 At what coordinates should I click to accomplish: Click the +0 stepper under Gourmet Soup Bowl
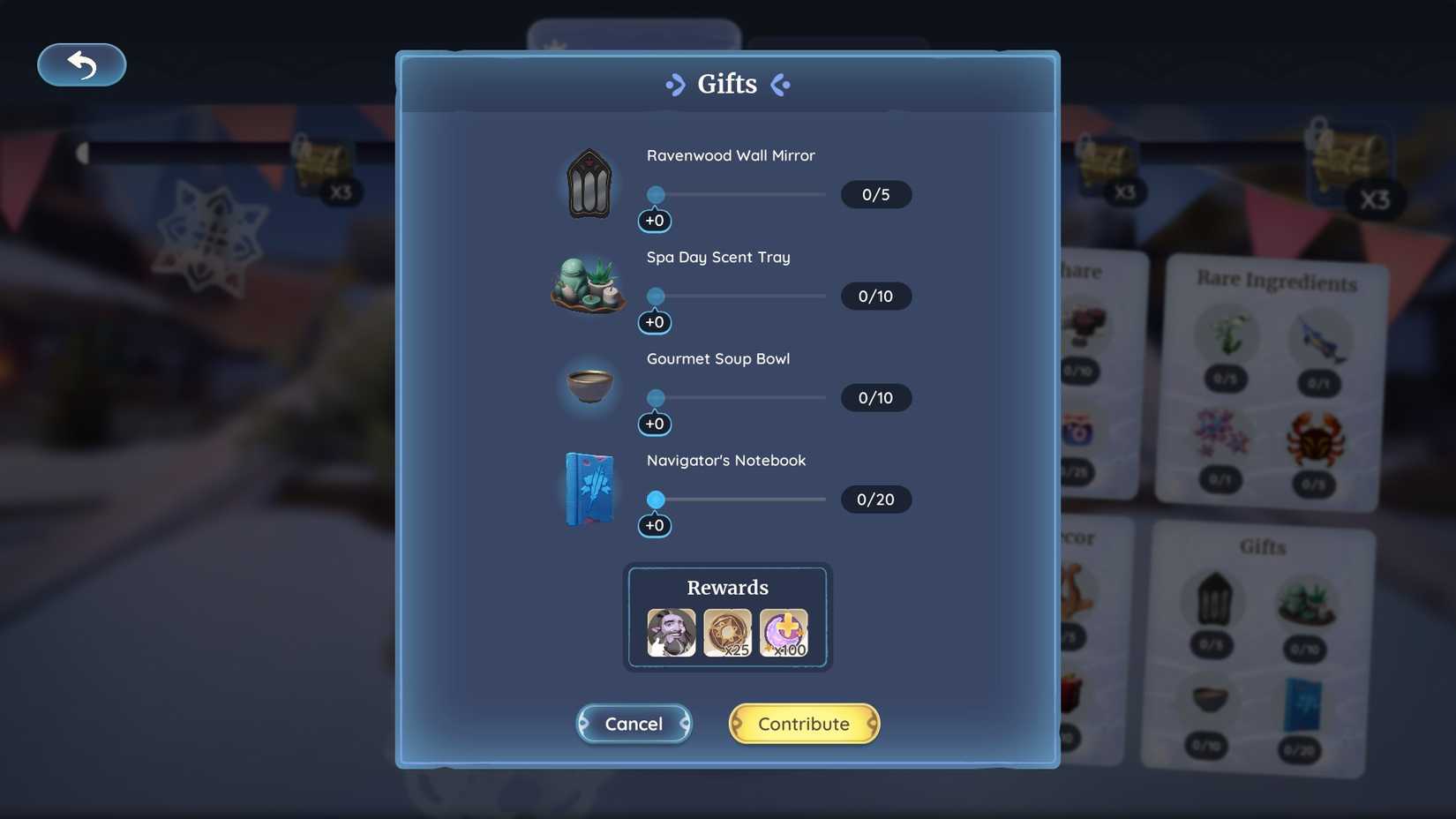point(655,424)
